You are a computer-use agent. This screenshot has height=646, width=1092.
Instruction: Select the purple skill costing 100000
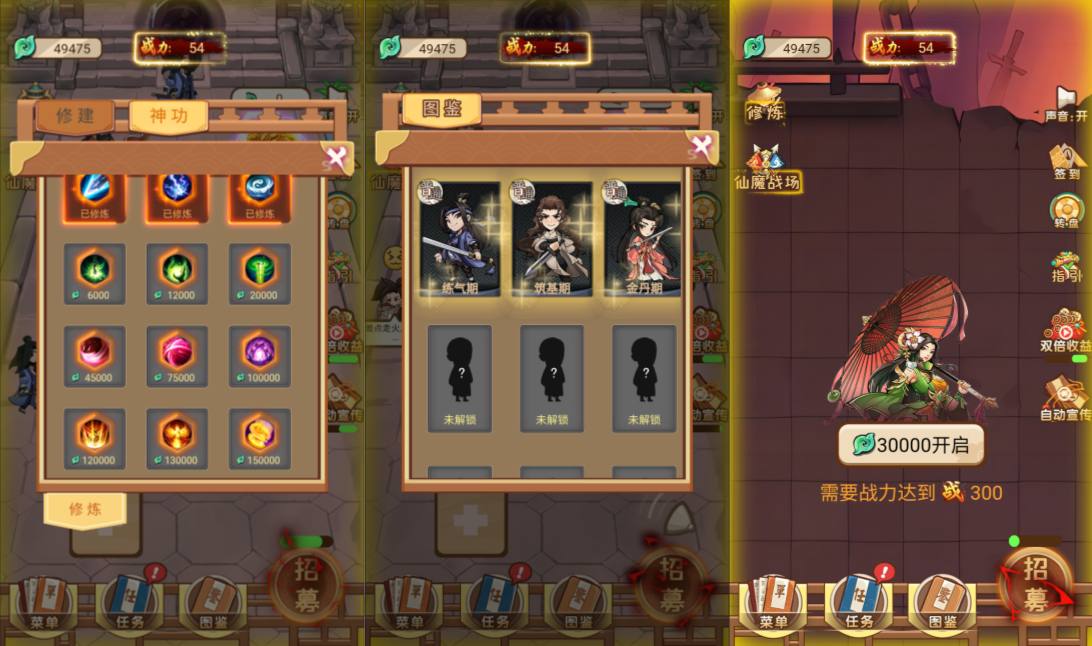coord(259,355)
